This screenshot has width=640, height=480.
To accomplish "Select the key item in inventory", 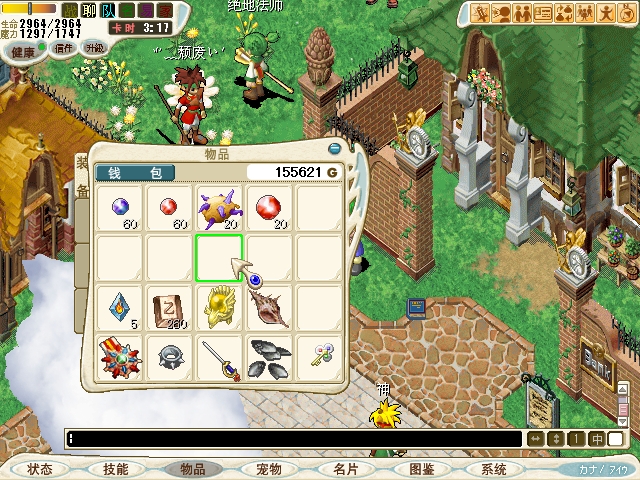I will tap(319, 355).
